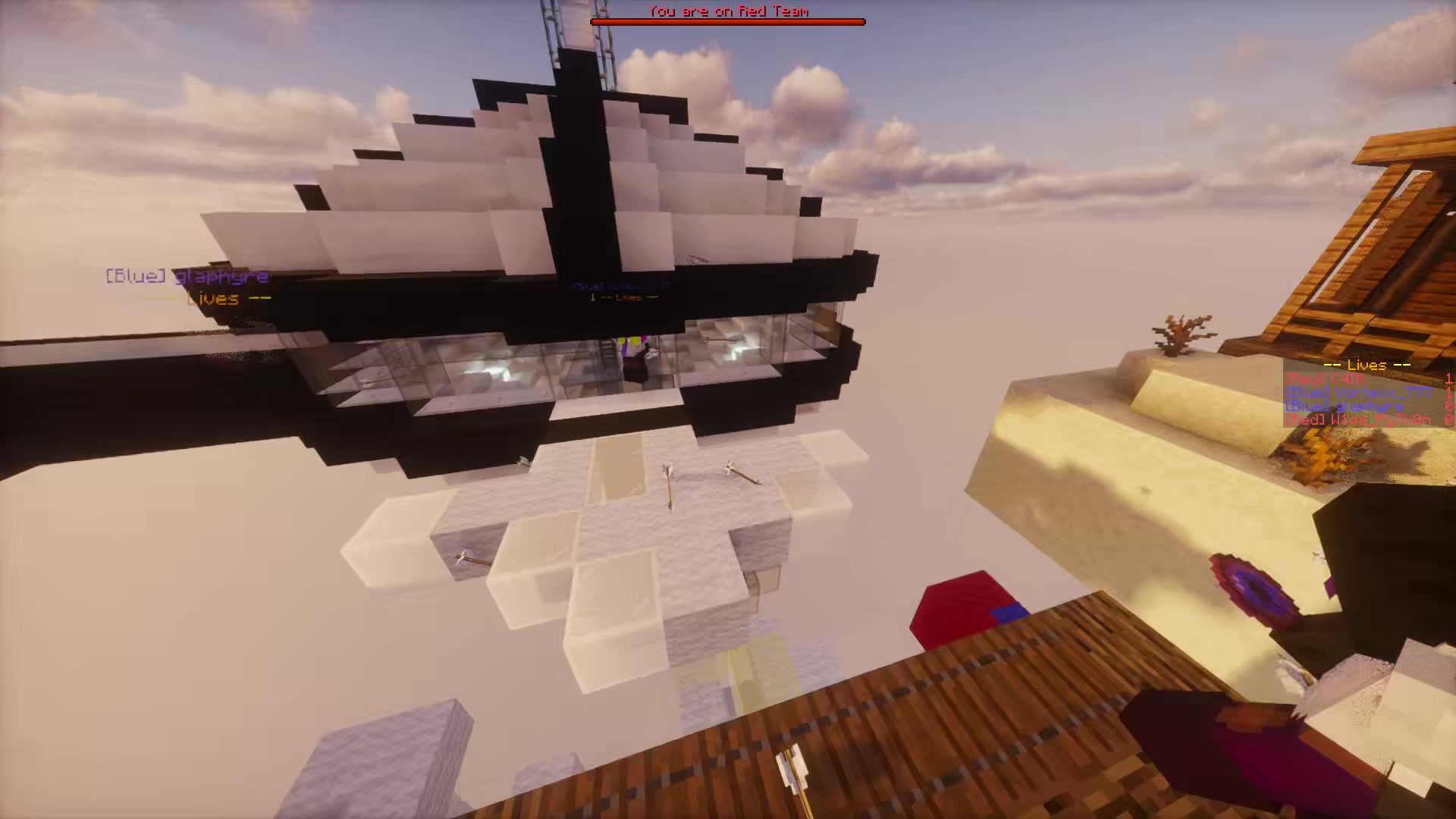
Task: Click the 'You are on Red Team' title text
Action: pos(726,11)
